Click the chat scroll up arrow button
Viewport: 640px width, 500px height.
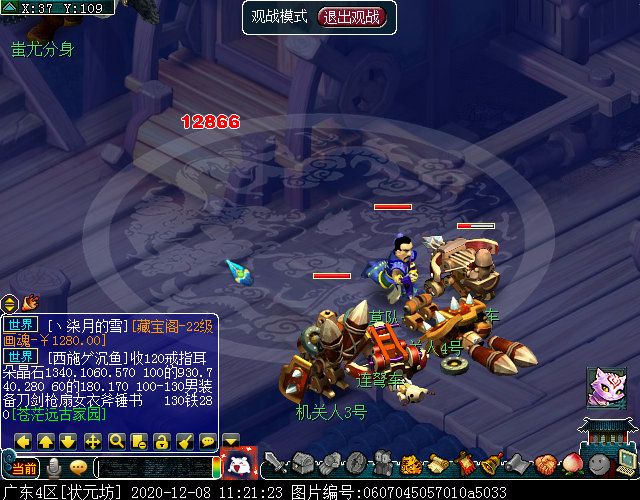click(x=46, y=441)
